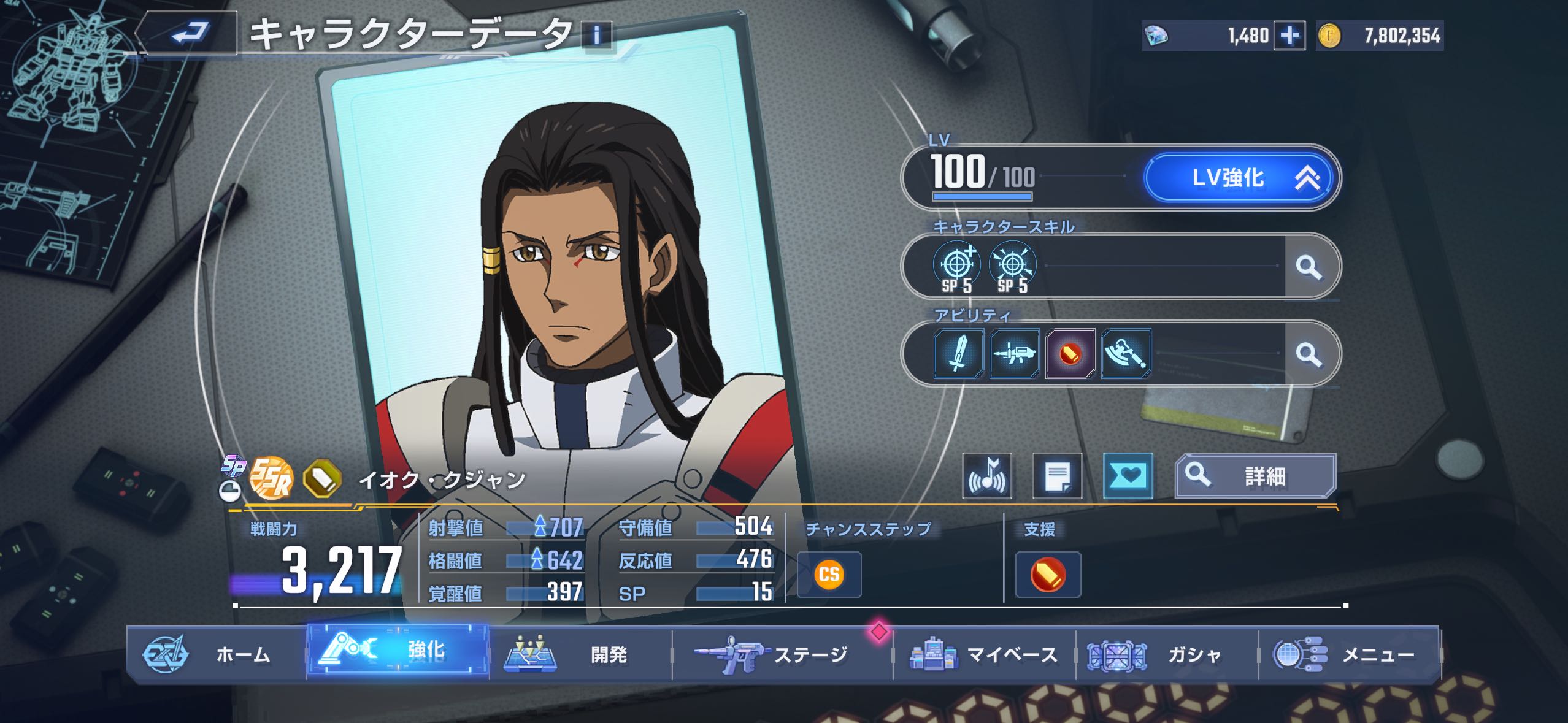Image resolution: width=1568 pixels, height=723 pixels.
Task: Tap the LV強化 level-up button
Action: tap(1239, 178)
